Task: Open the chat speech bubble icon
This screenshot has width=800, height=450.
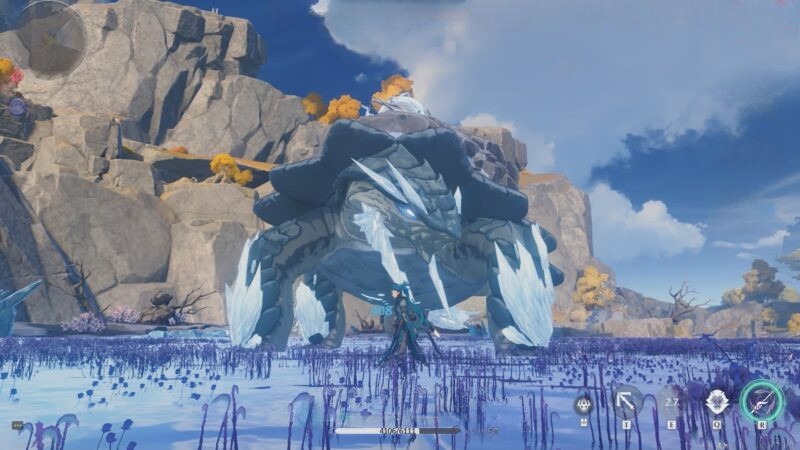Action: [17, 425]
